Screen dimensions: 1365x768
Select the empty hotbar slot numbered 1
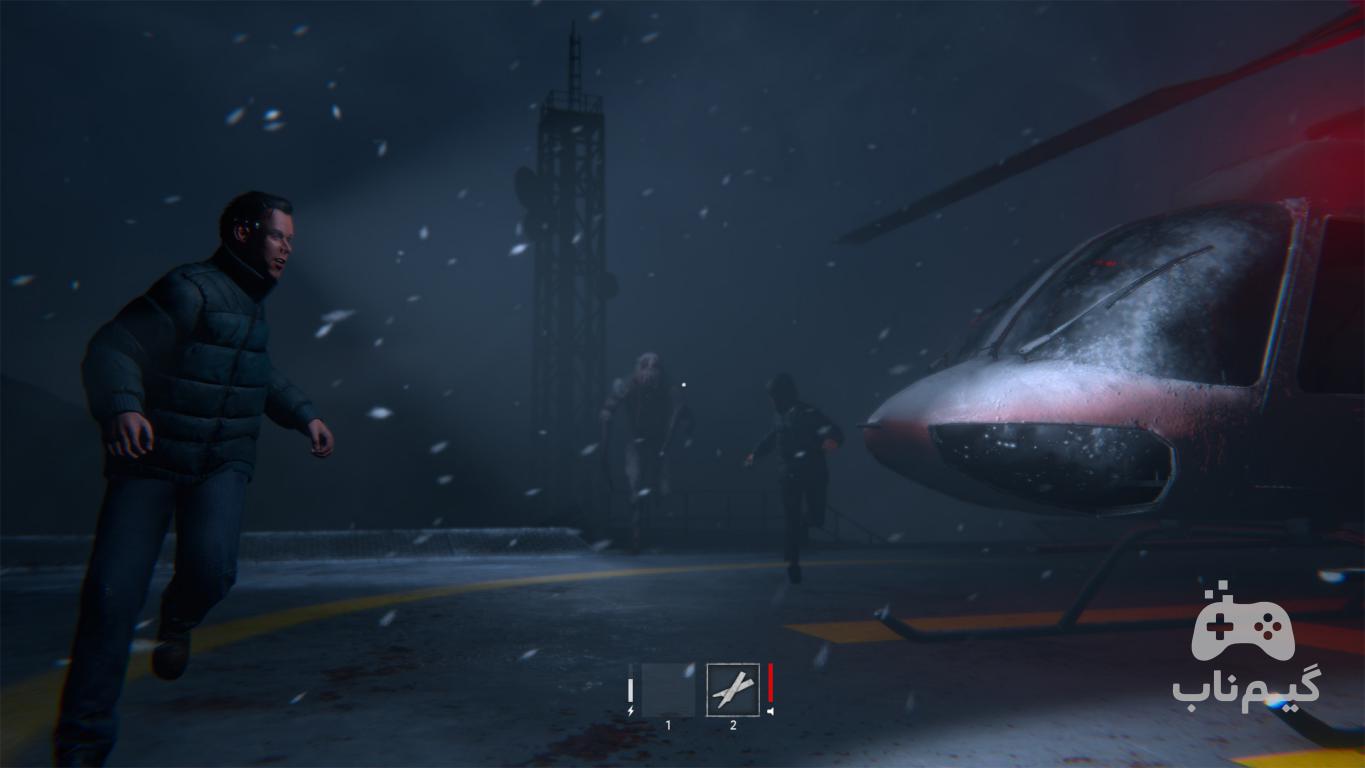click(668, 689)
